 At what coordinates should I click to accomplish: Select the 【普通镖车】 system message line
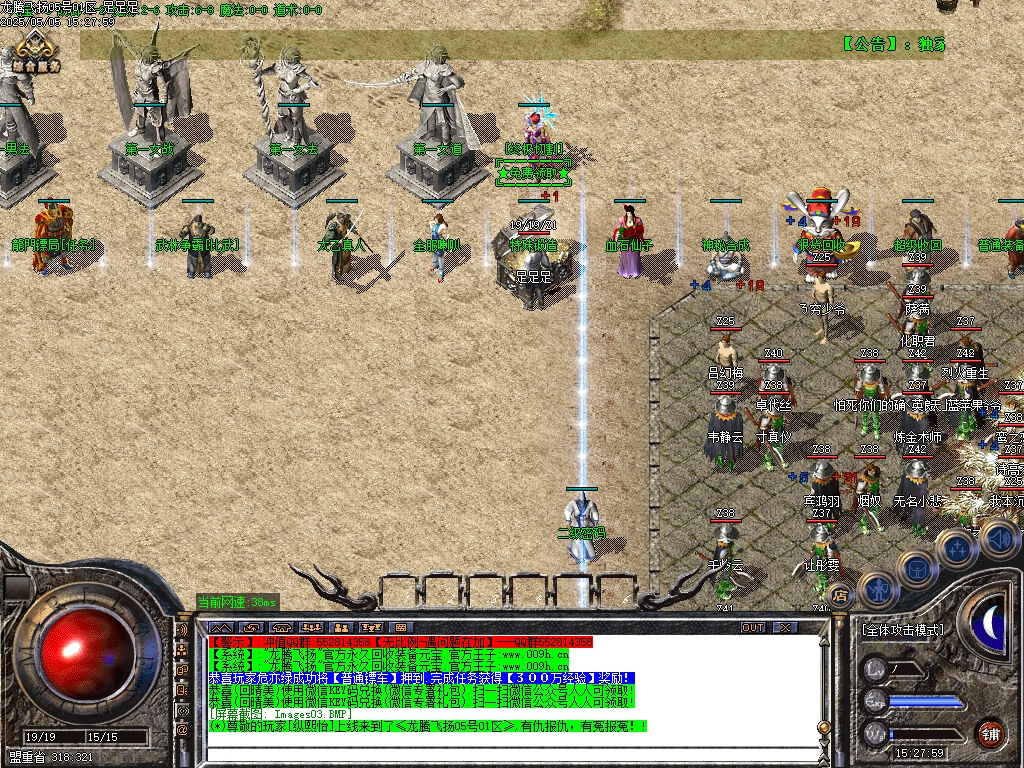[x=420, y=677]
